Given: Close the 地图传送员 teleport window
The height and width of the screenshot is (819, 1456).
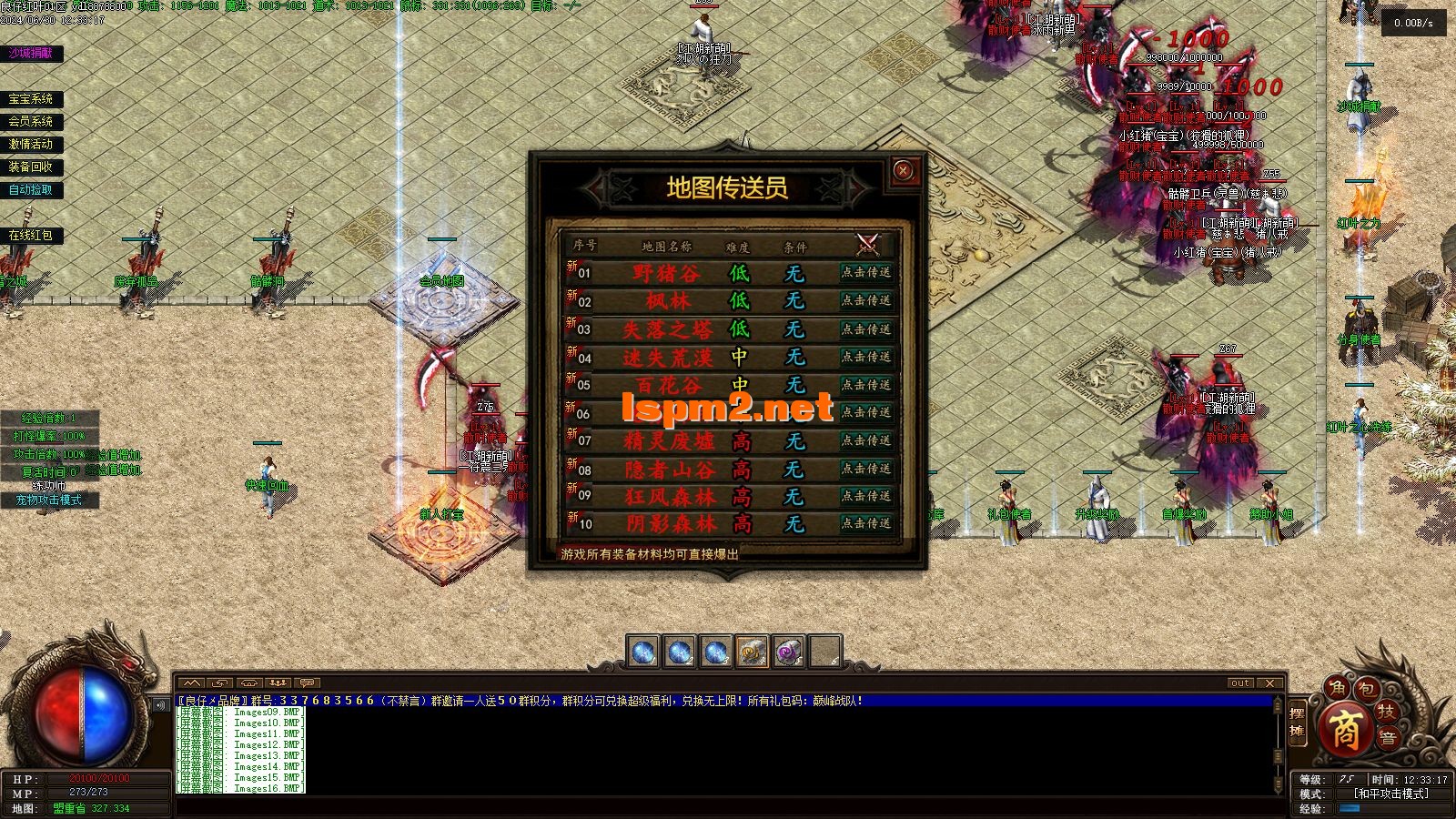Looking at the screenshot, I should (x=903, y=170).
